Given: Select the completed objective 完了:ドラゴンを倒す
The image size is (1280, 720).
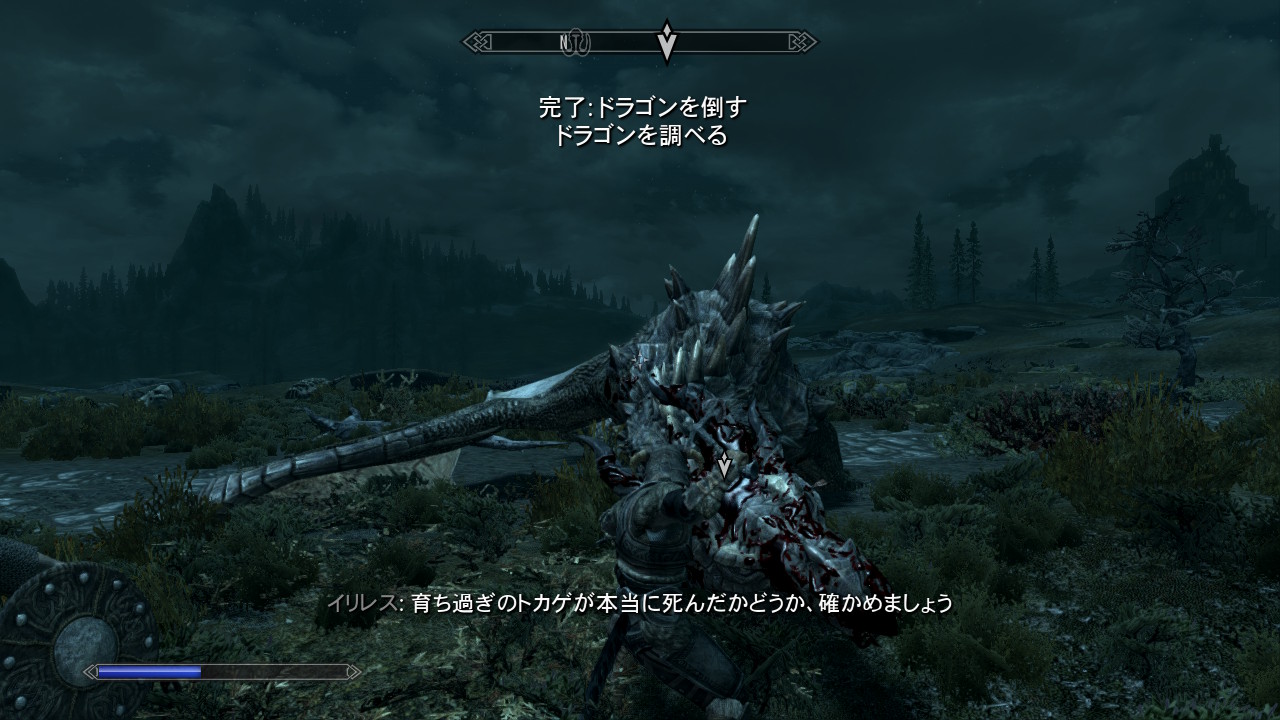Looking at the screenshot, I should [641, 107].
